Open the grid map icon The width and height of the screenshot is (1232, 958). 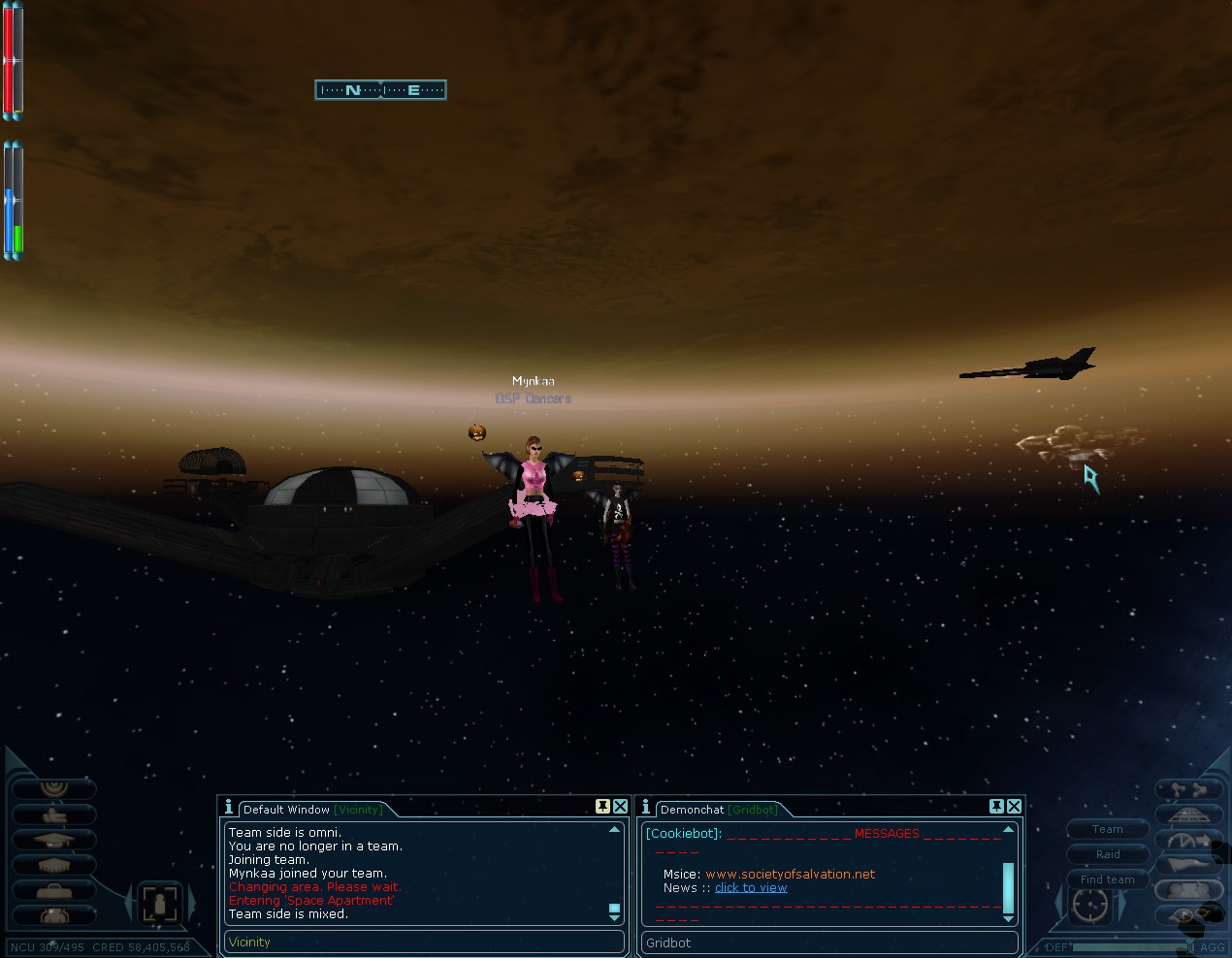pyautogui.click(x=1187, y=814)
